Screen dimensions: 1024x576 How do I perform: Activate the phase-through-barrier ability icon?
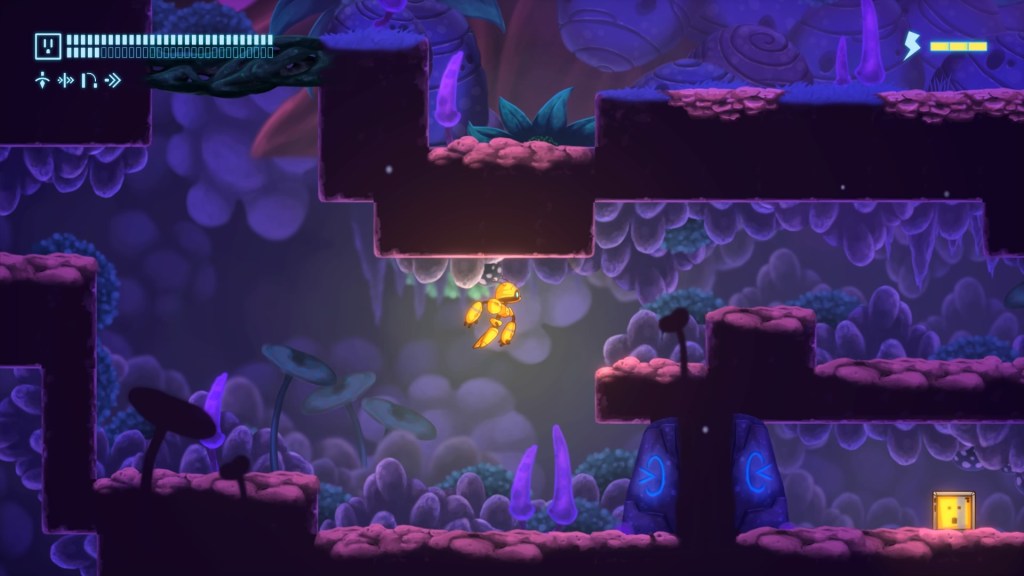pyautogui.click(x=66, y=80)
